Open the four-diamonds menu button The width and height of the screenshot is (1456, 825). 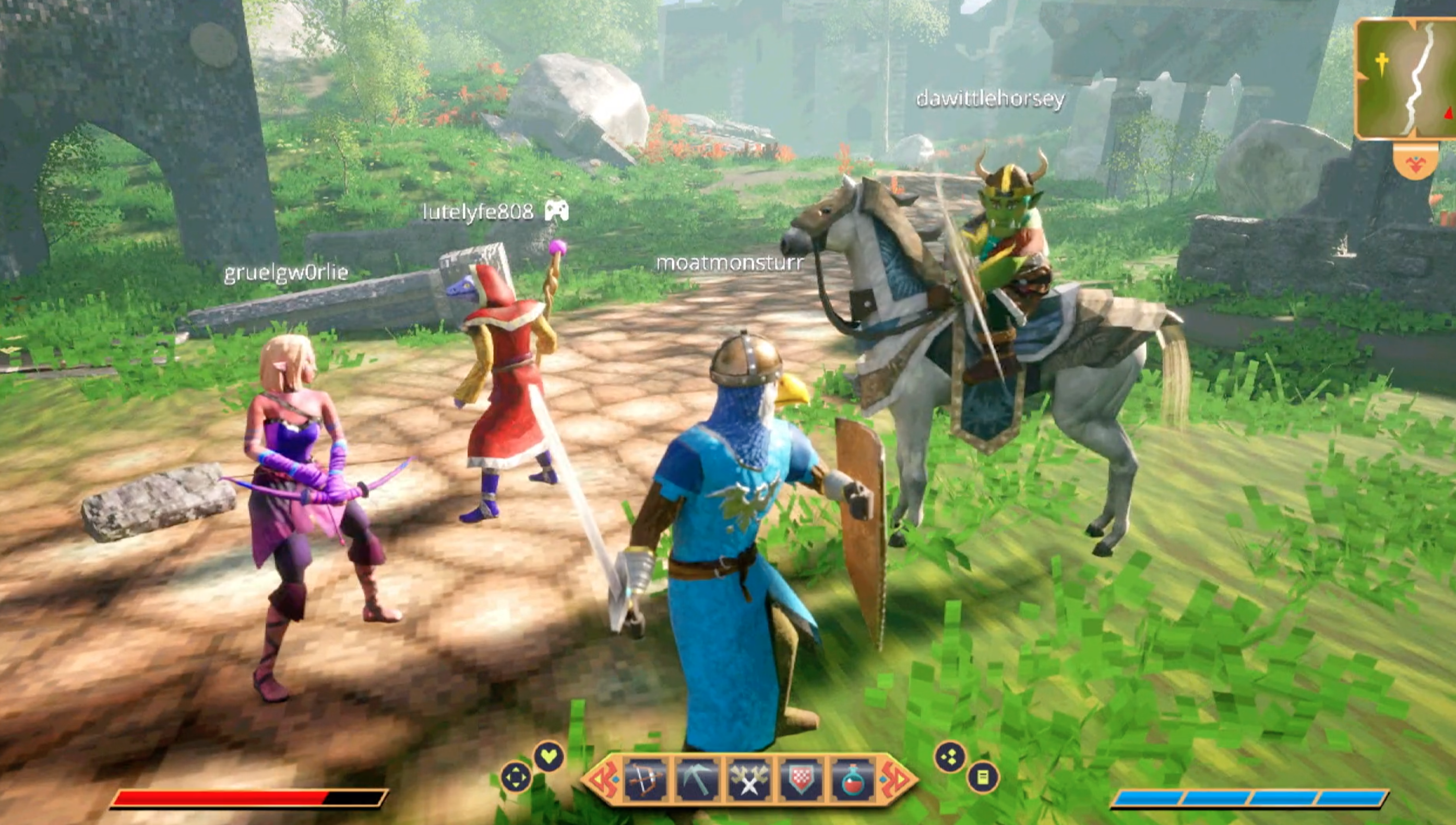click(950, 758)
